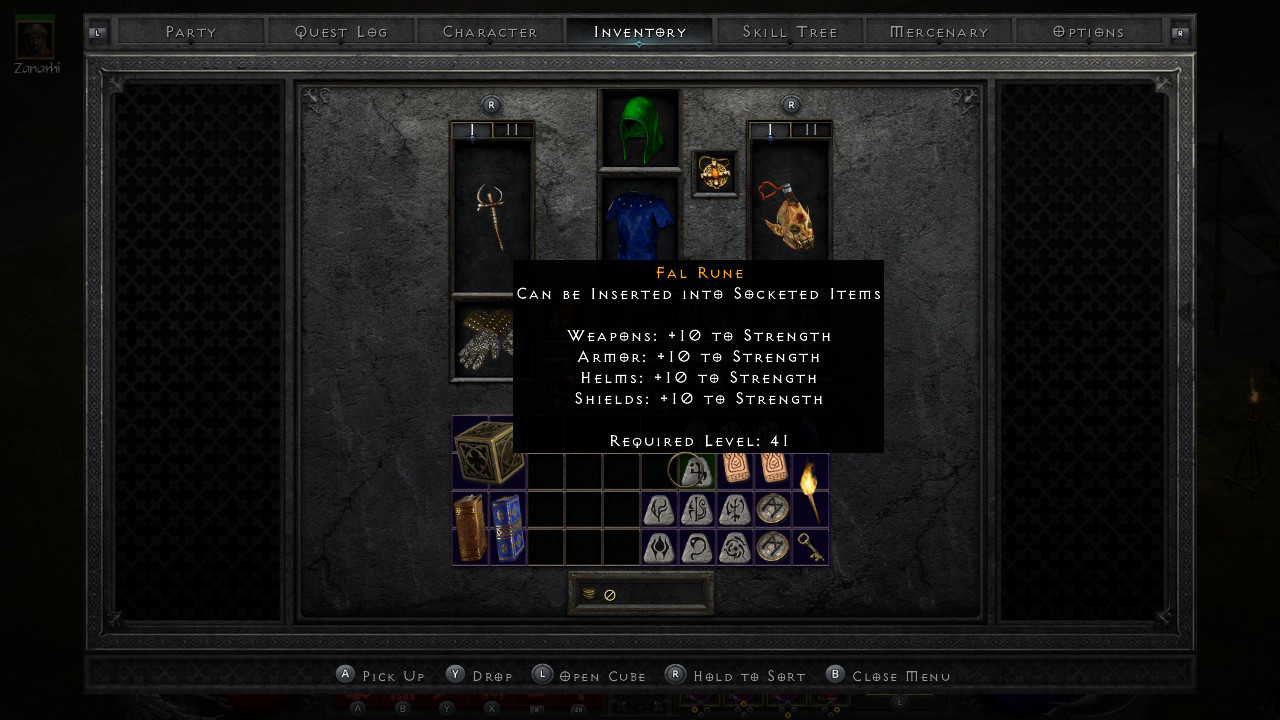The width and height of the screenshot is (1280, 720).
Task: Show the Character tab
Action: pos(490,32)
